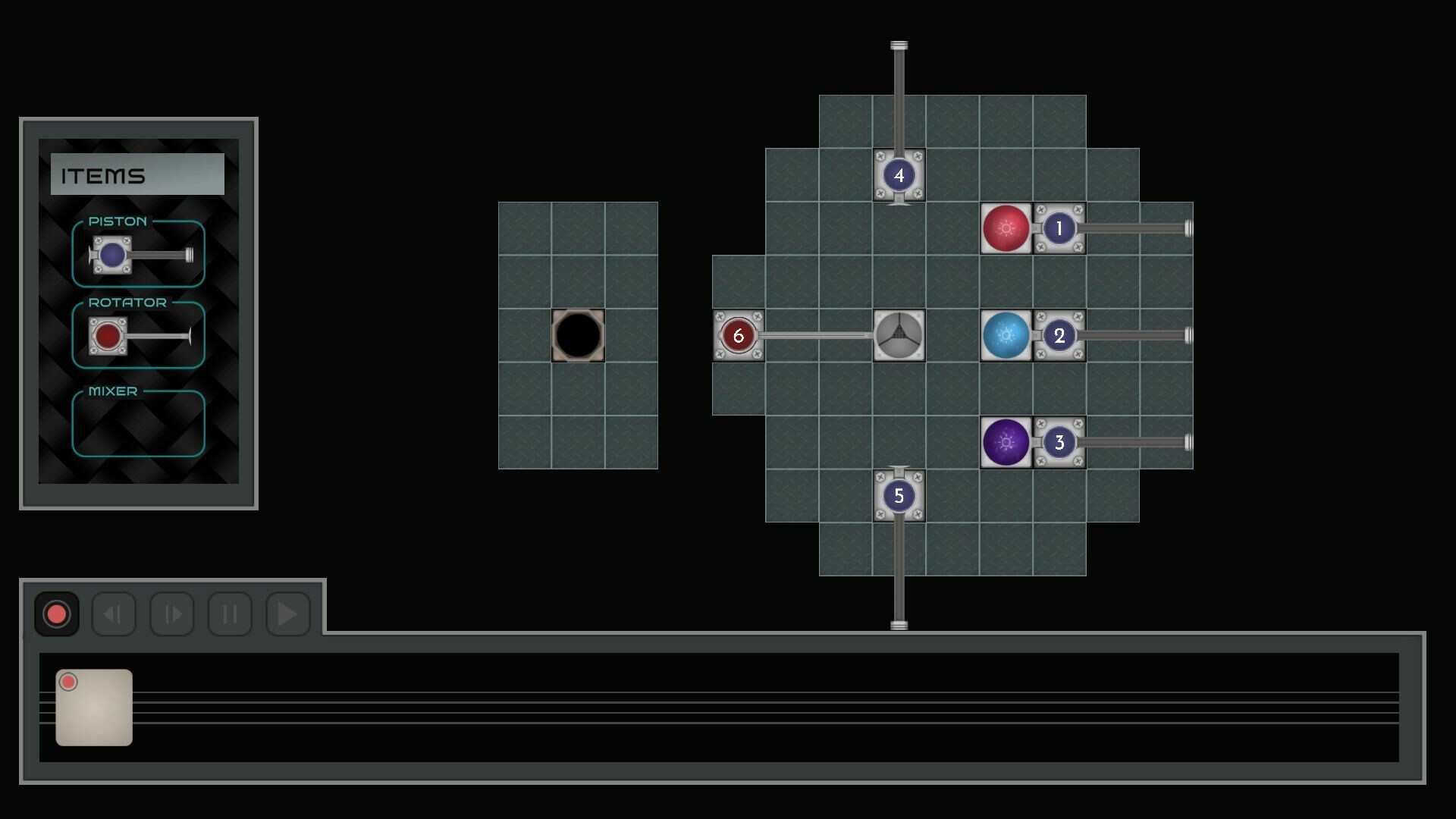Click piston number 1 on the right
Image resolution: width=1456 pixels, height=819 pixels.
(x=1059, y=227)
